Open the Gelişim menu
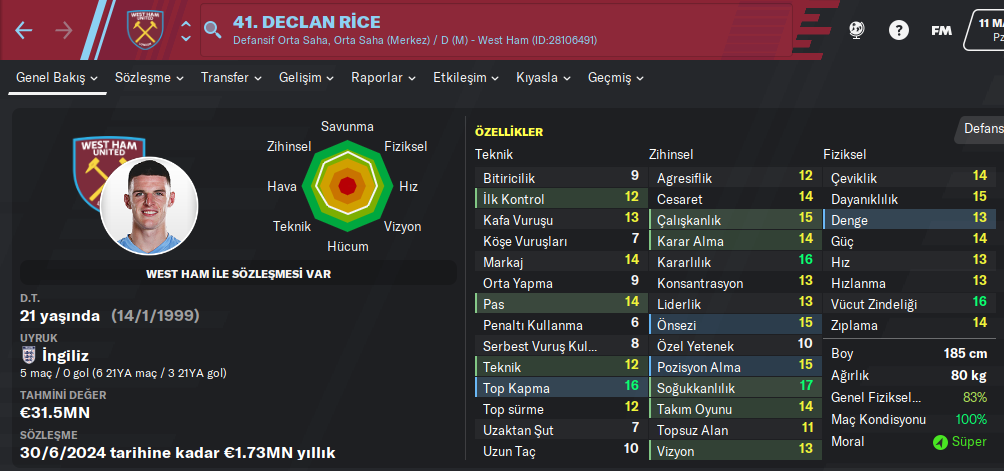 click(x=306, y=77)
